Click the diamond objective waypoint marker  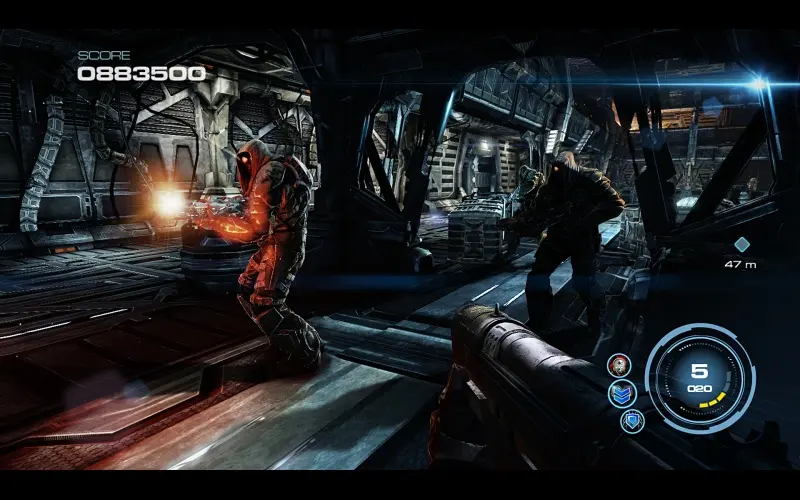[741, 244]
